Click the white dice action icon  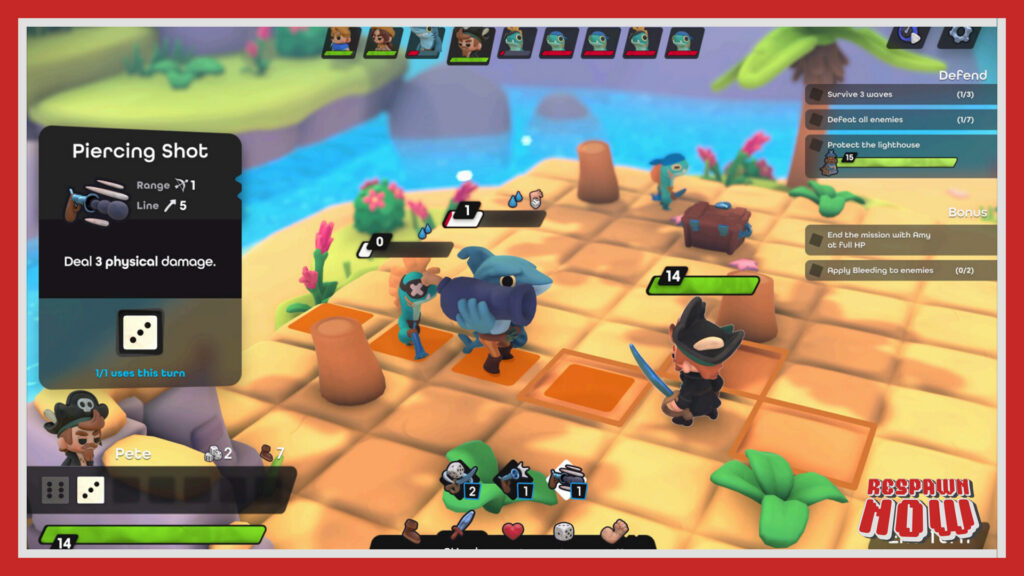[564, 530]
